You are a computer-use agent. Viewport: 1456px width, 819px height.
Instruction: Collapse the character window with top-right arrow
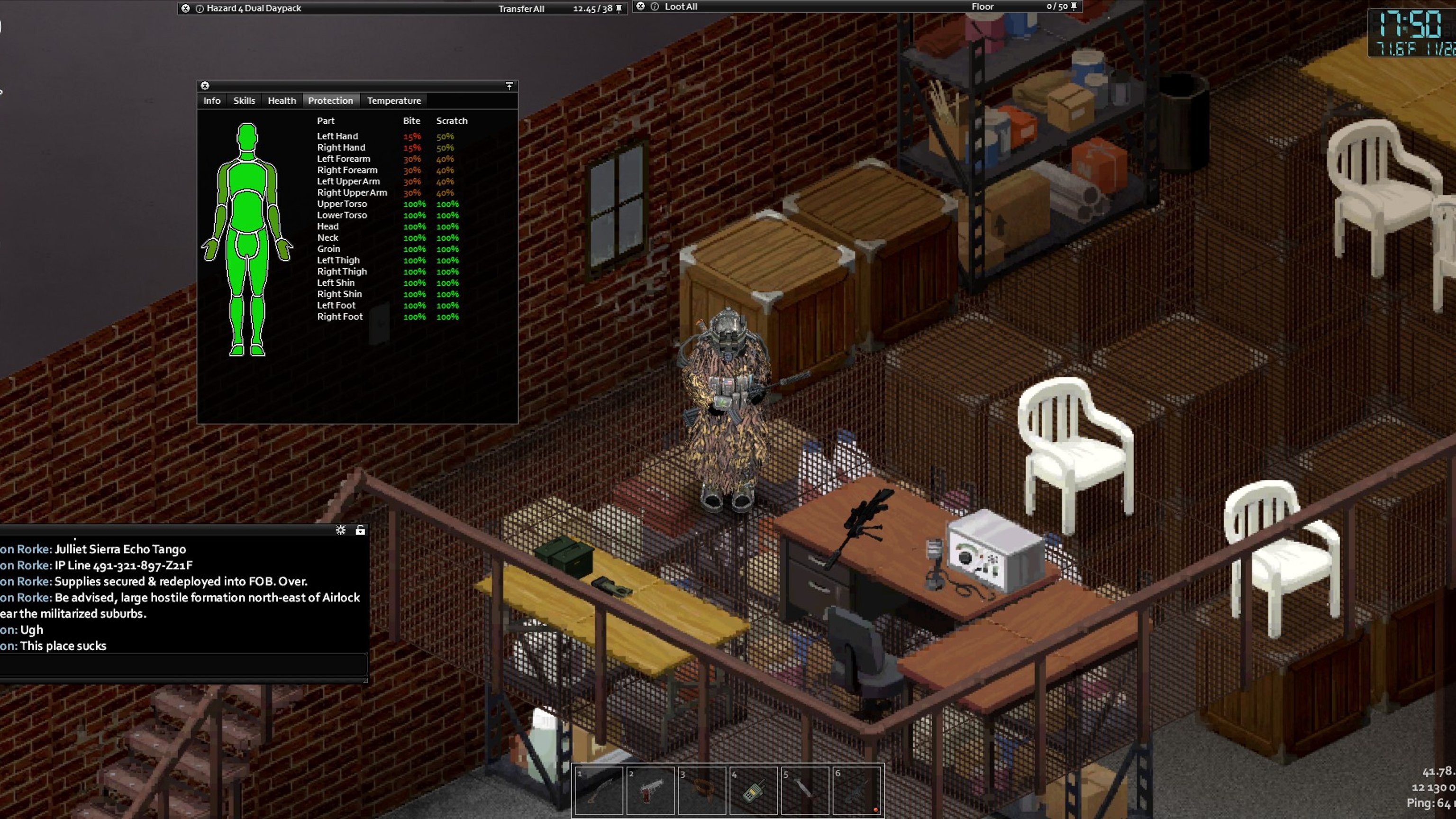point(509,86)
